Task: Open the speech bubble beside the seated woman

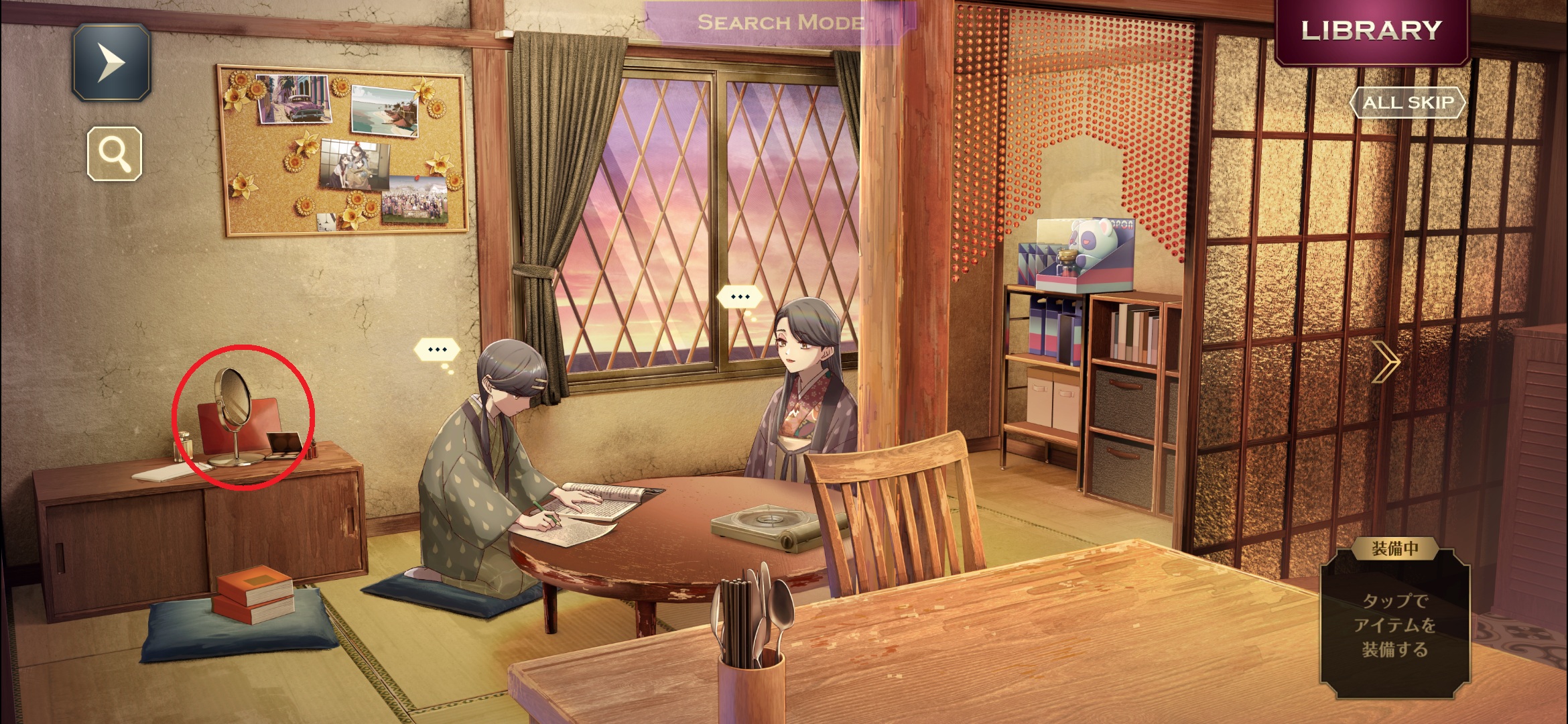Action: point(740,296)
